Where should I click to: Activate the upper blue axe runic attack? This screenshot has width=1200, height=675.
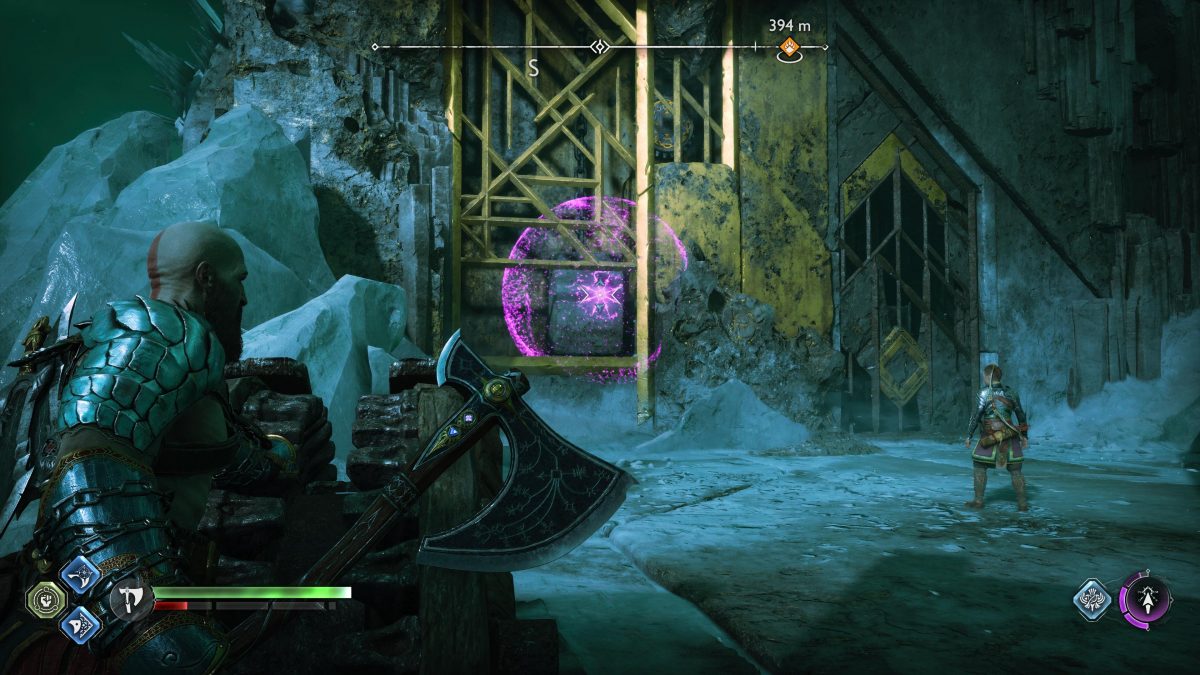[x=79, y=575]
